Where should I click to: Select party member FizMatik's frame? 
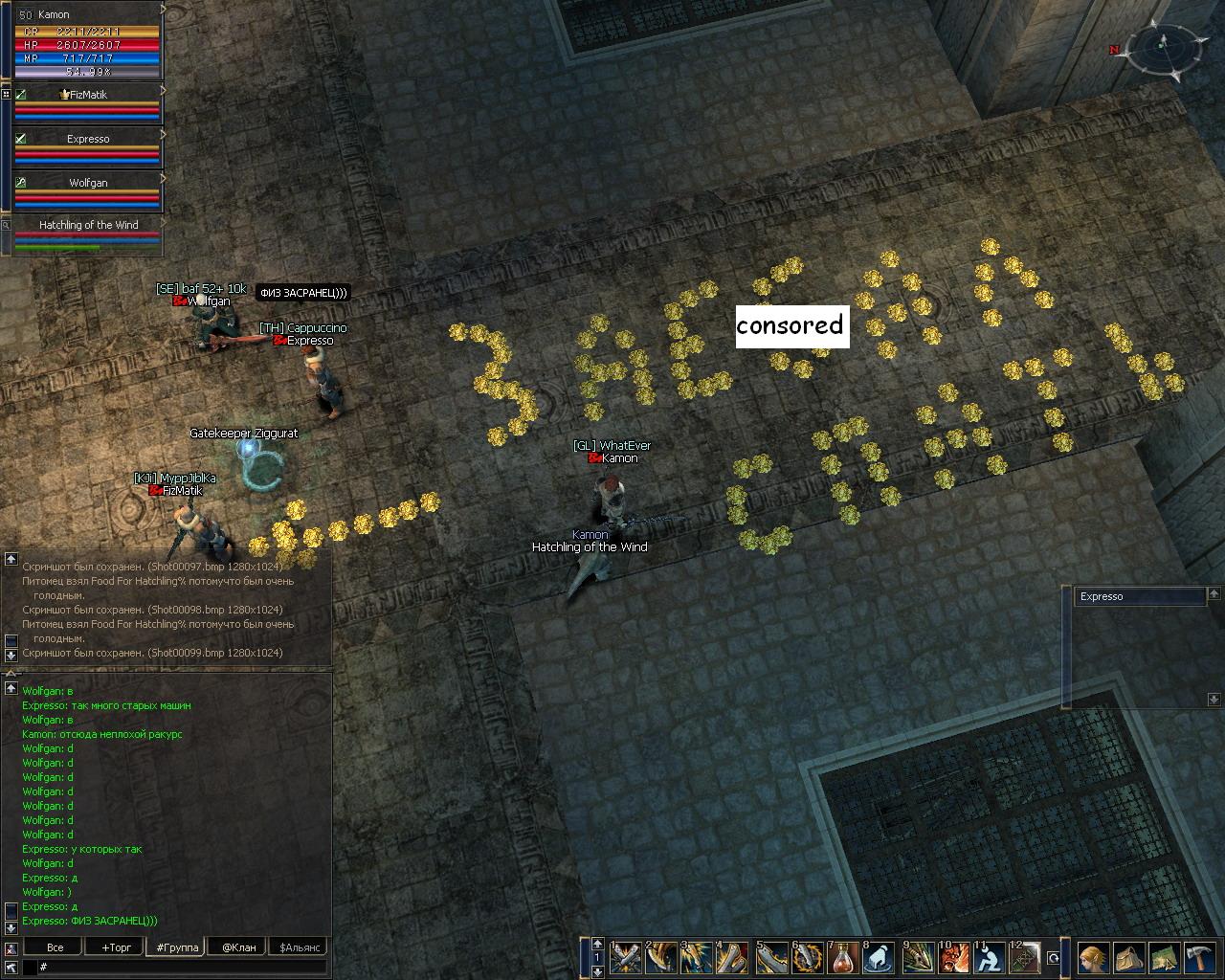pos(87,103)
